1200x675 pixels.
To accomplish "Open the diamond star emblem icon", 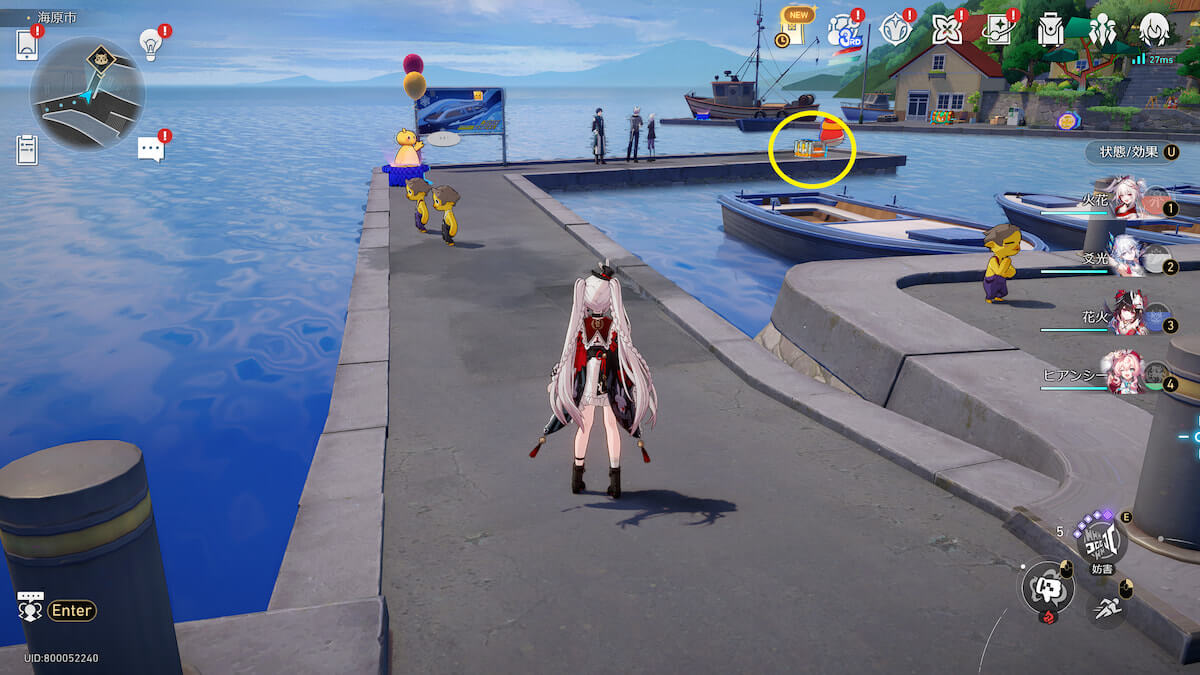I will (x=894, y=29).
